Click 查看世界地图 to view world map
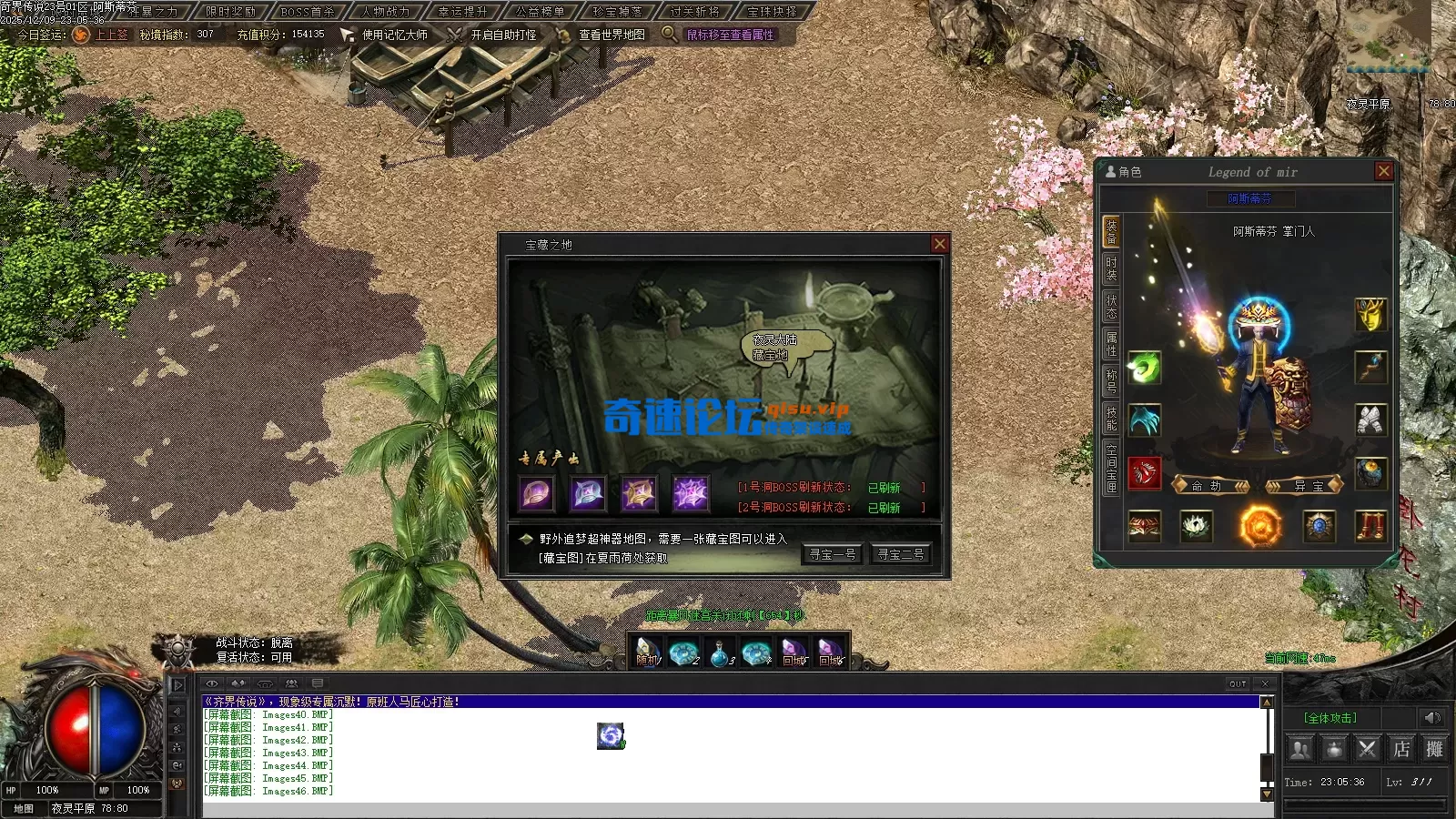Image resolution: width=1456 pixels, height=819 pixels. pyautogui.click(x=612, y=35)
